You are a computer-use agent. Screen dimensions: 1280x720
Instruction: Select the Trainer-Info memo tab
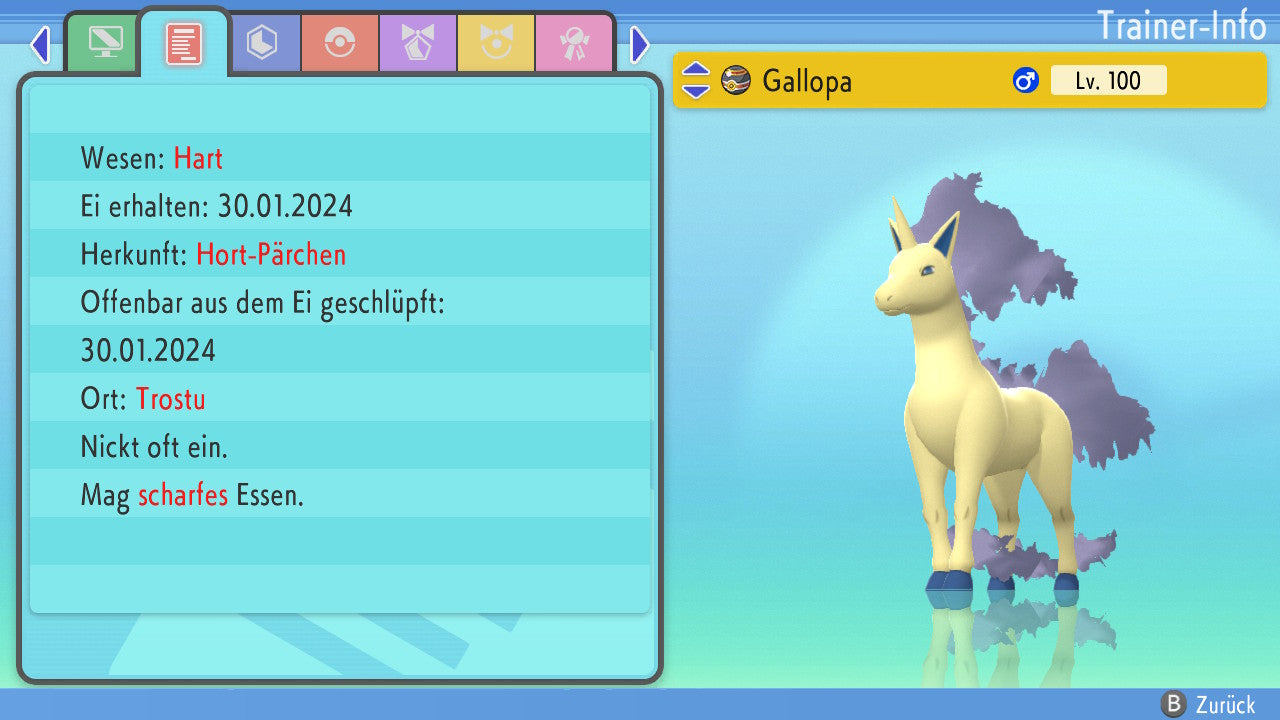tap(183, 43)
